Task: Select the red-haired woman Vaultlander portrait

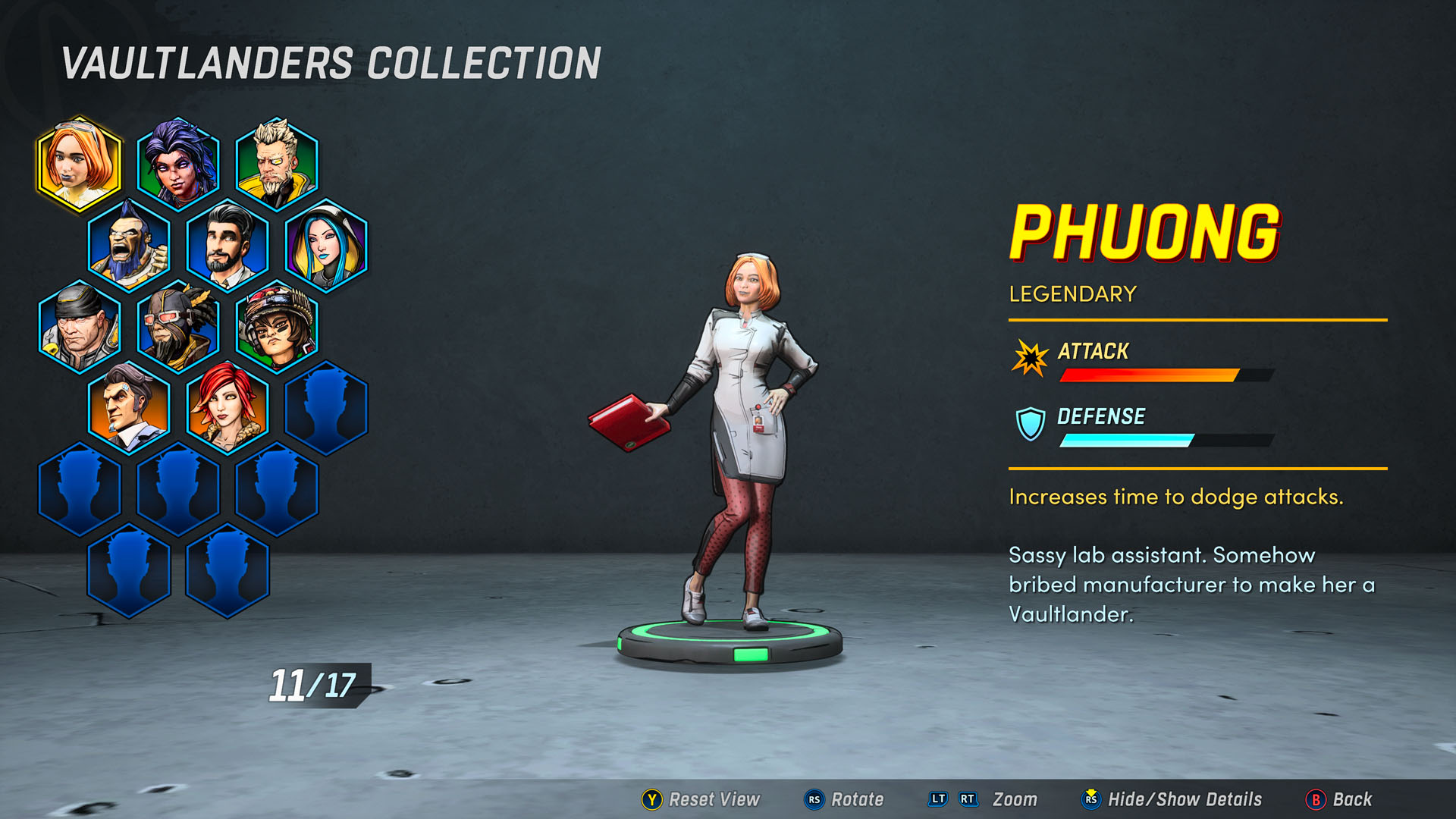Action: (x=227, y=408)
